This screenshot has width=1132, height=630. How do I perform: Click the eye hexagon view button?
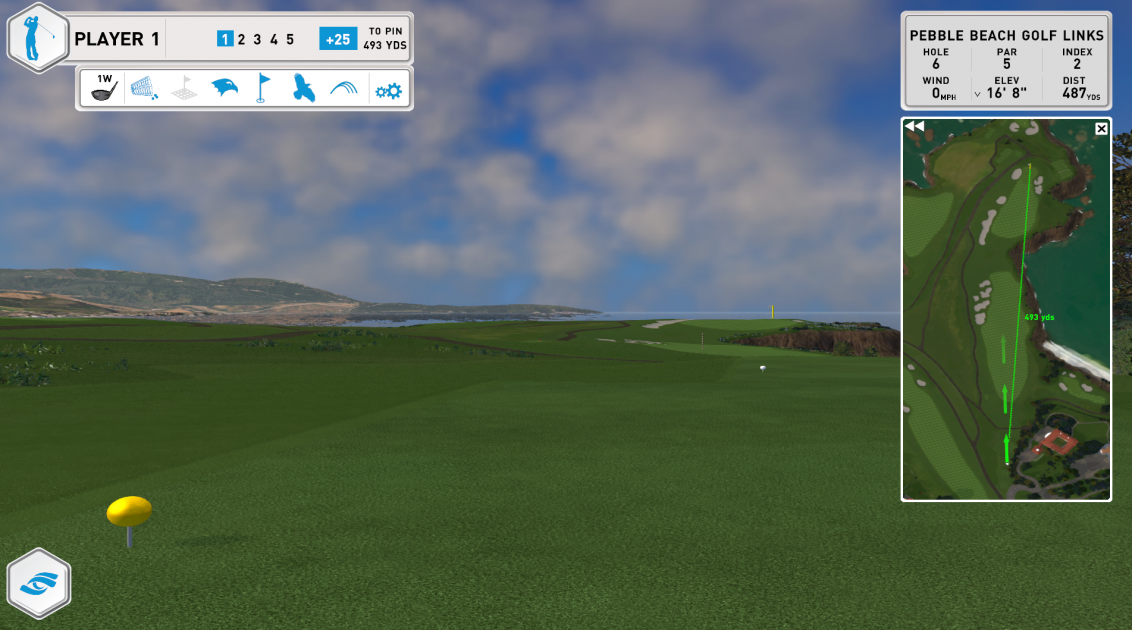tap(38, 583)
